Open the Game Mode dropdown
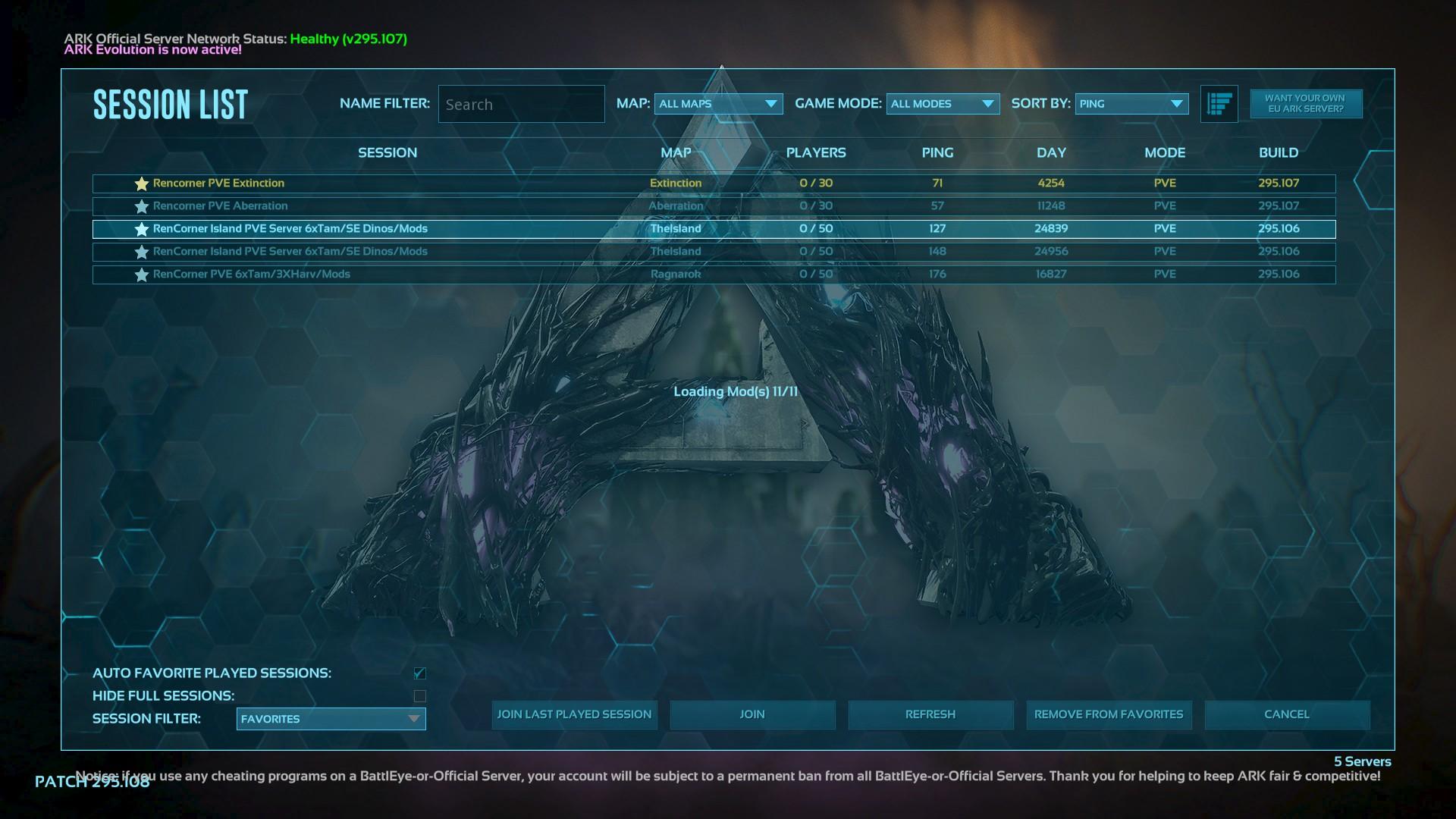 click(x=943, y=104)
